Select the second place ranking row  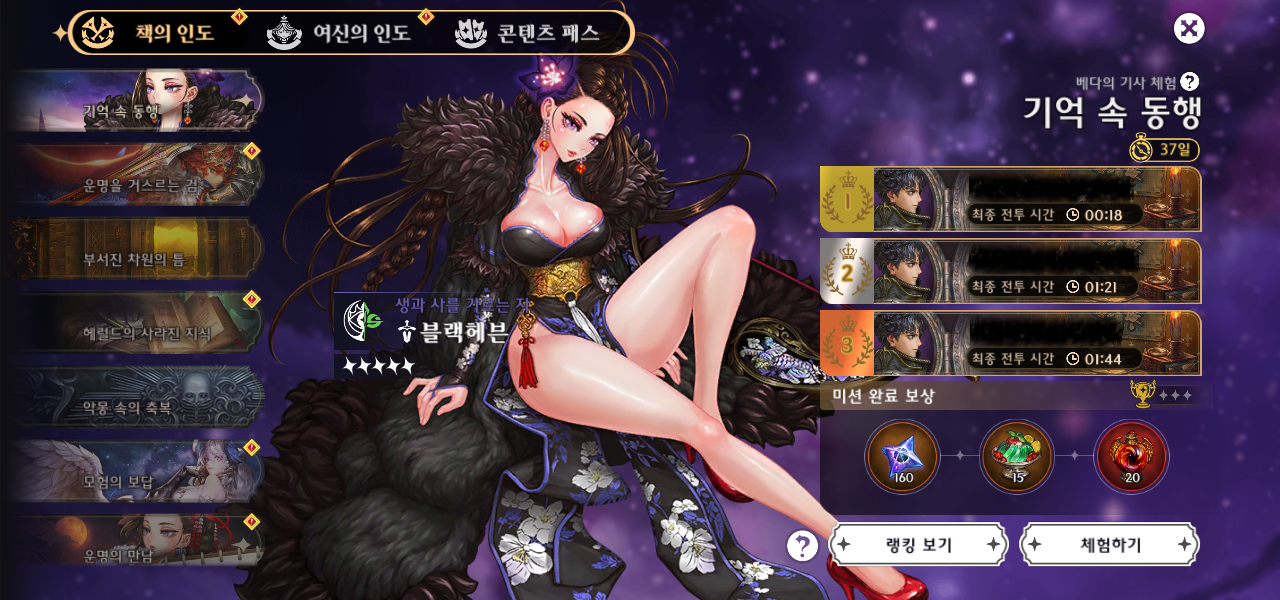click(x=1010, y=272)
